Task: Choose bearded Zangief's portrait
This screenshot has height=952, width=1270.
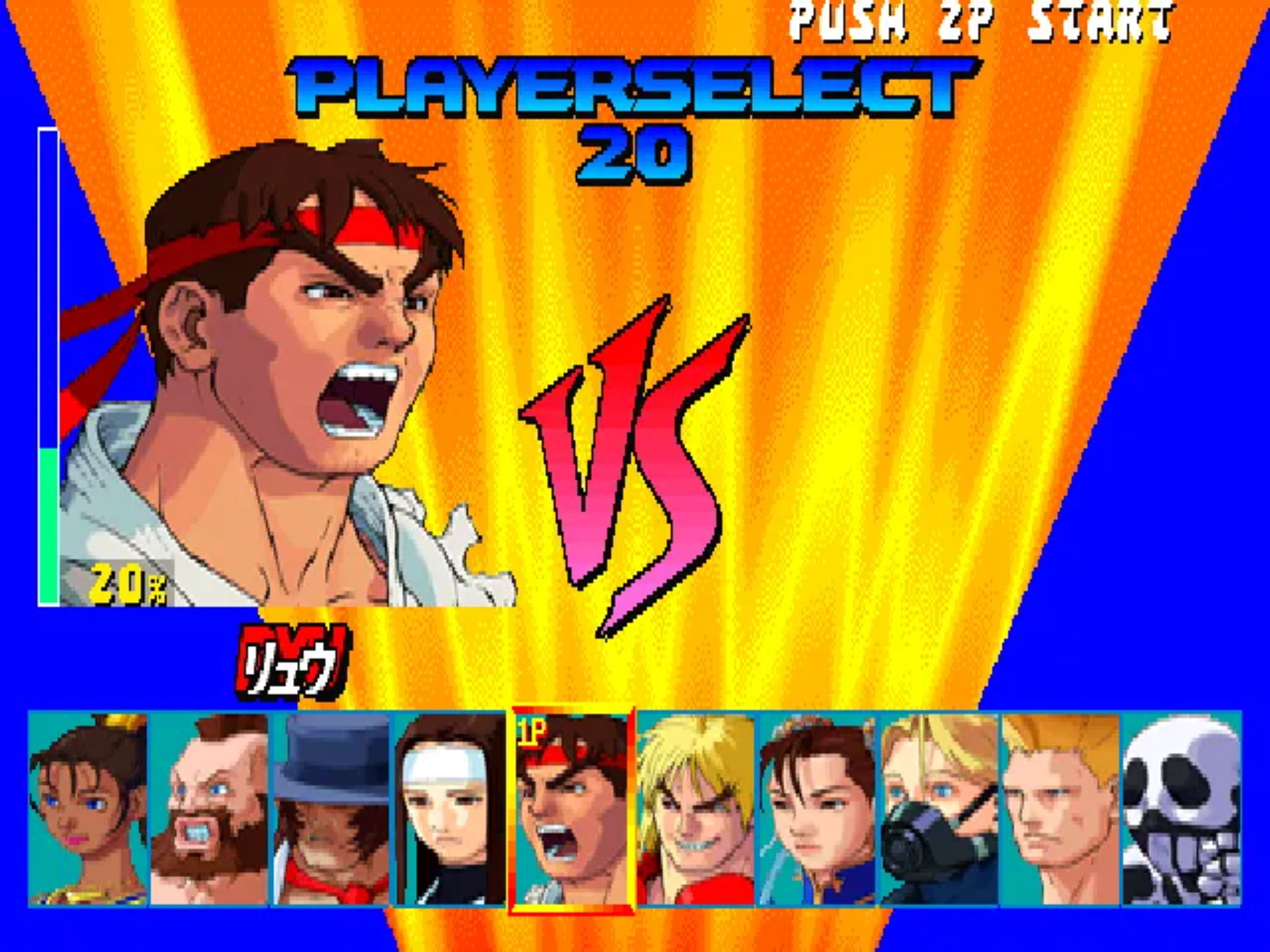Action: [209, 809]
